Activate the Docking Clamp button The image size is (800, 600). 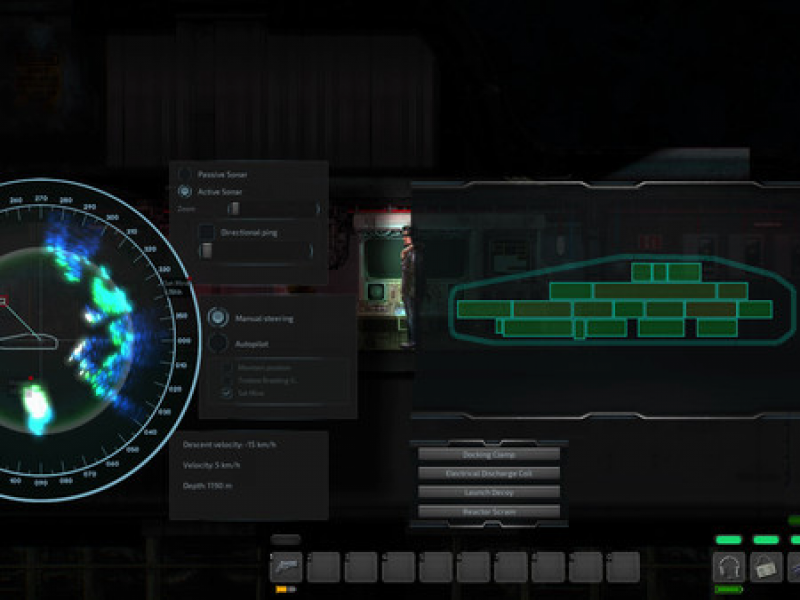coord(489,454)
